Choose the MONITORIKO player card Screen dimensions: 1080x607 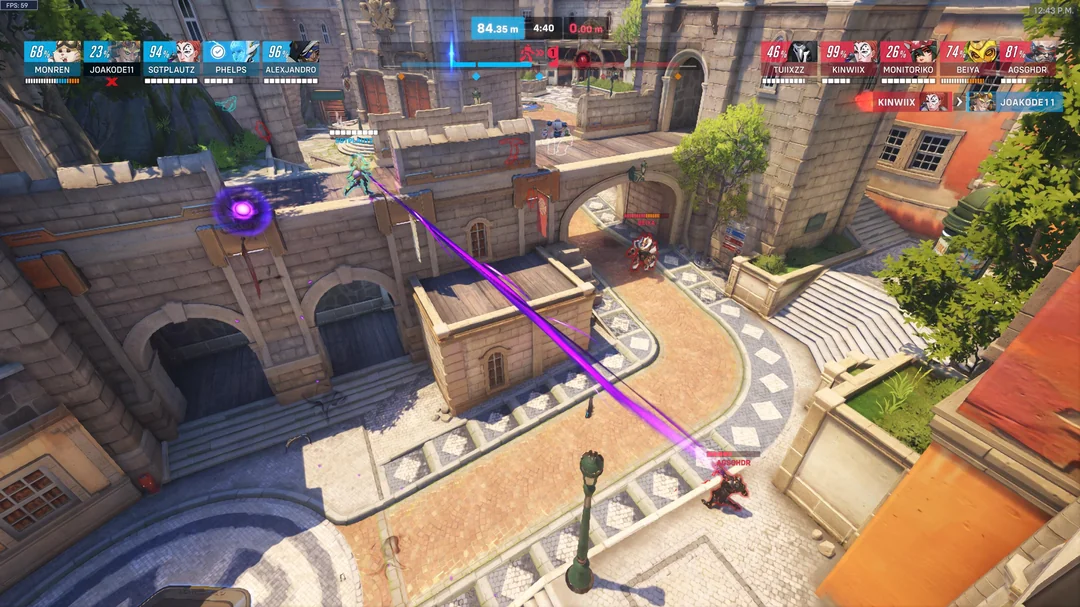click(x=909, y=59)
